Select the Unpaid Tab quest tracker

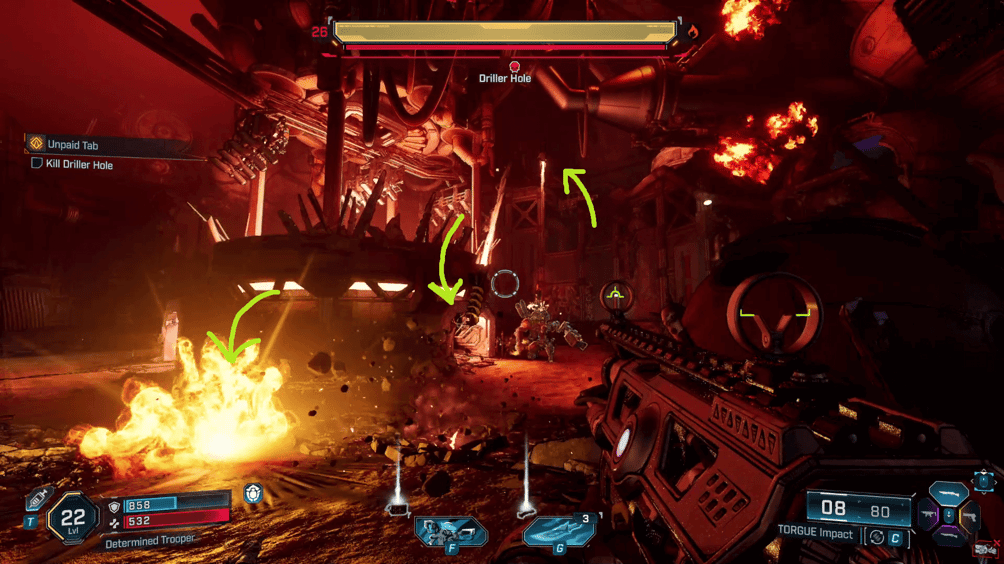point(72,145)
